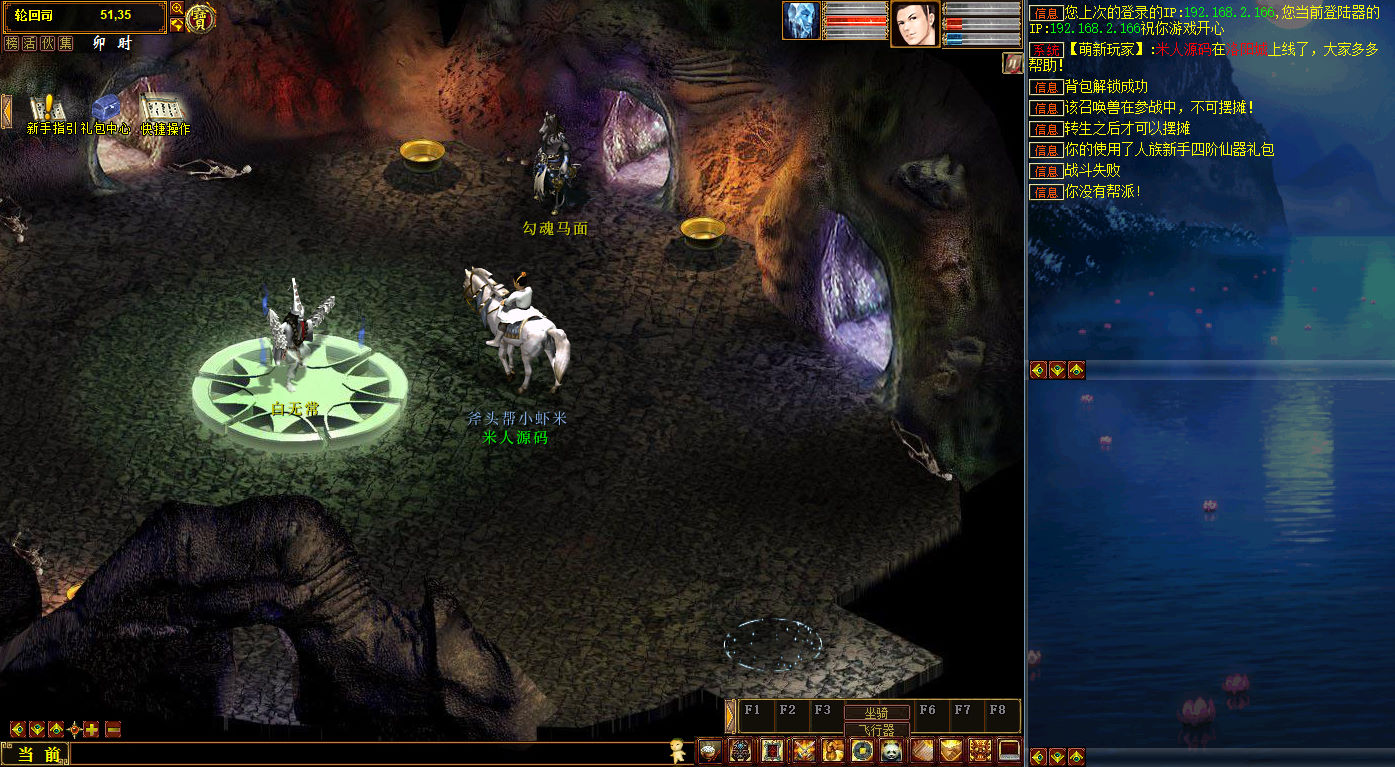Click the round 寶 treasure shop icon
This screenshot has height=767, width=1395.
coord(201,18)
